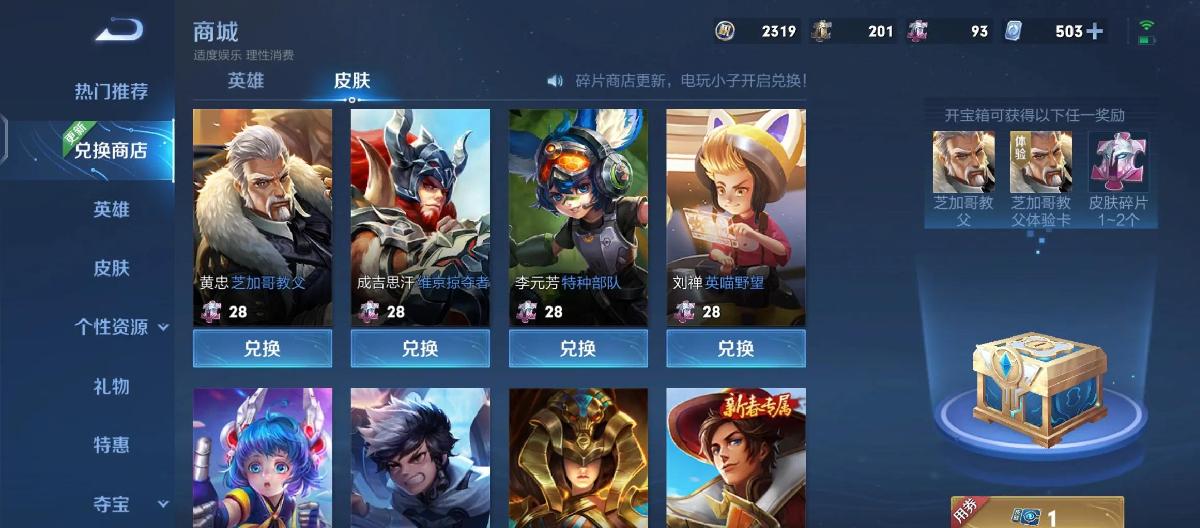Expand the 个性资源 sidebar menu
Screen dimensions: 1200x528
[x=120, y=327]
